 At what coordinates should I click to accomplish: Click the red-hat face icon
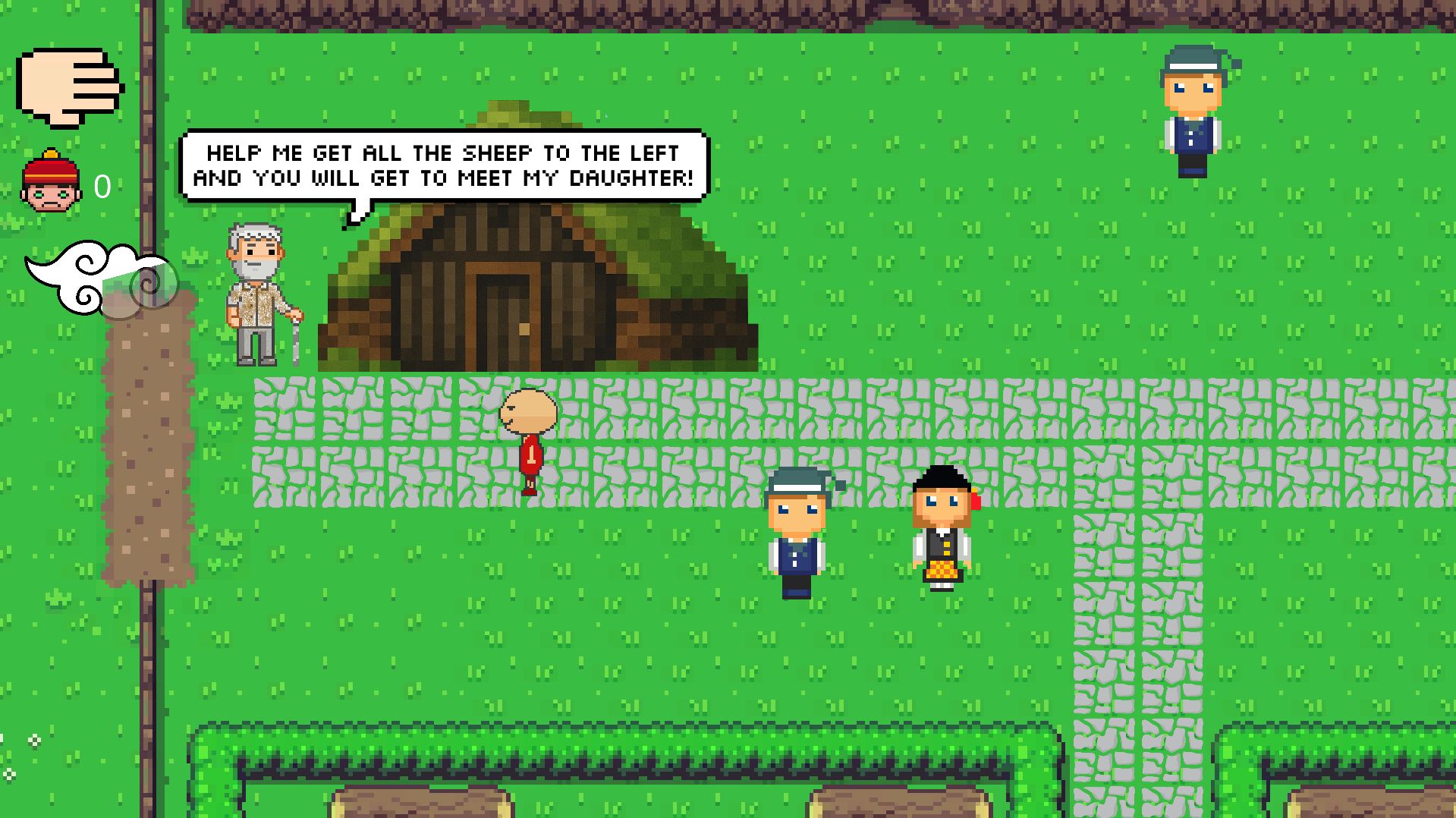click(51, 183)
